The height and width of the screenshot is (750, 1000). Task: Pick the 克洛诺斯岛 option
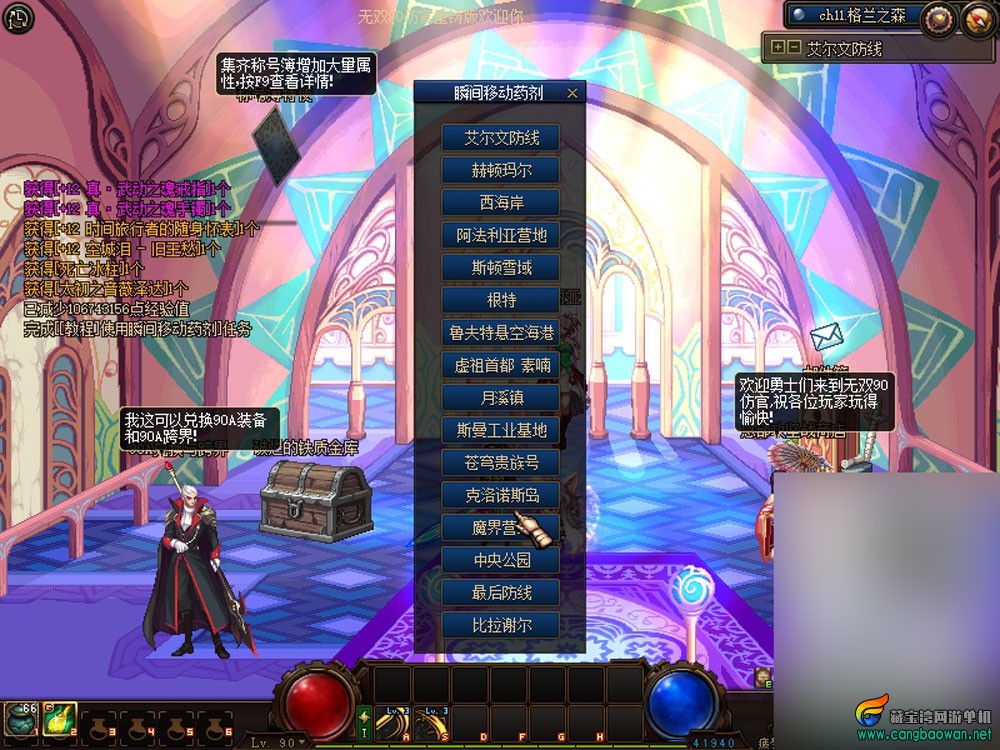tap(500, 495)
